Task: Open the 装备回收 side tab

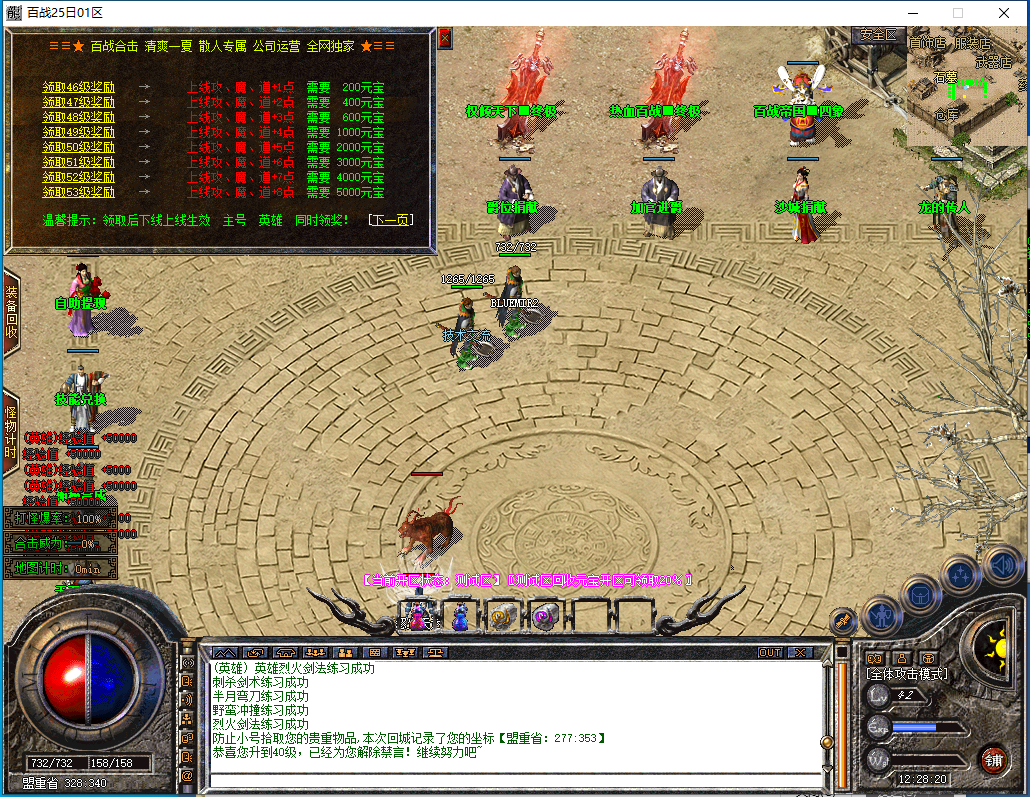Action: [11, 312]
